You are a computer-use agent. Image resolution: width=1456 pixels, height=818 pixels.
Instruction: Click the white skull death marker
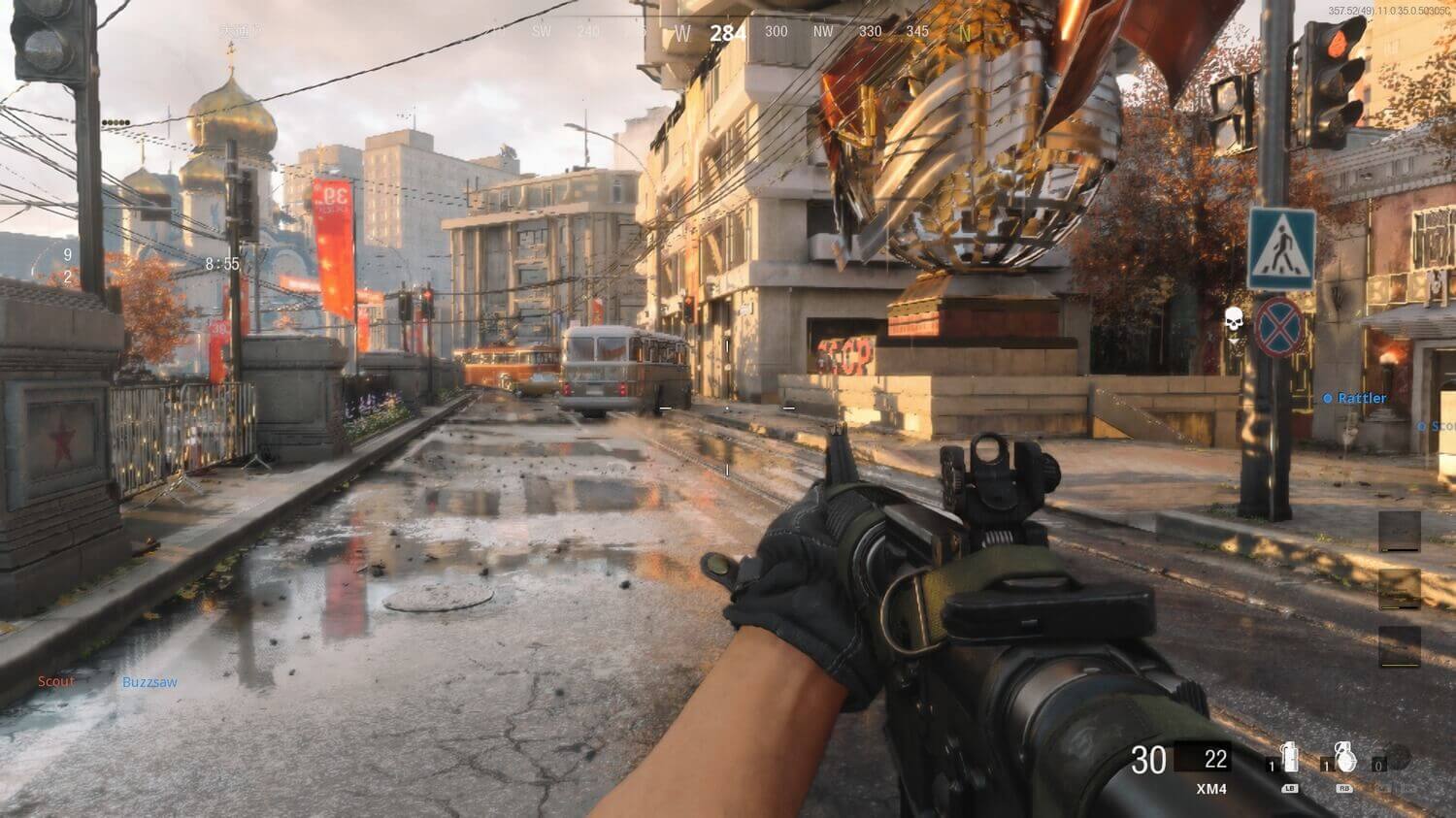coord(1234,318)
